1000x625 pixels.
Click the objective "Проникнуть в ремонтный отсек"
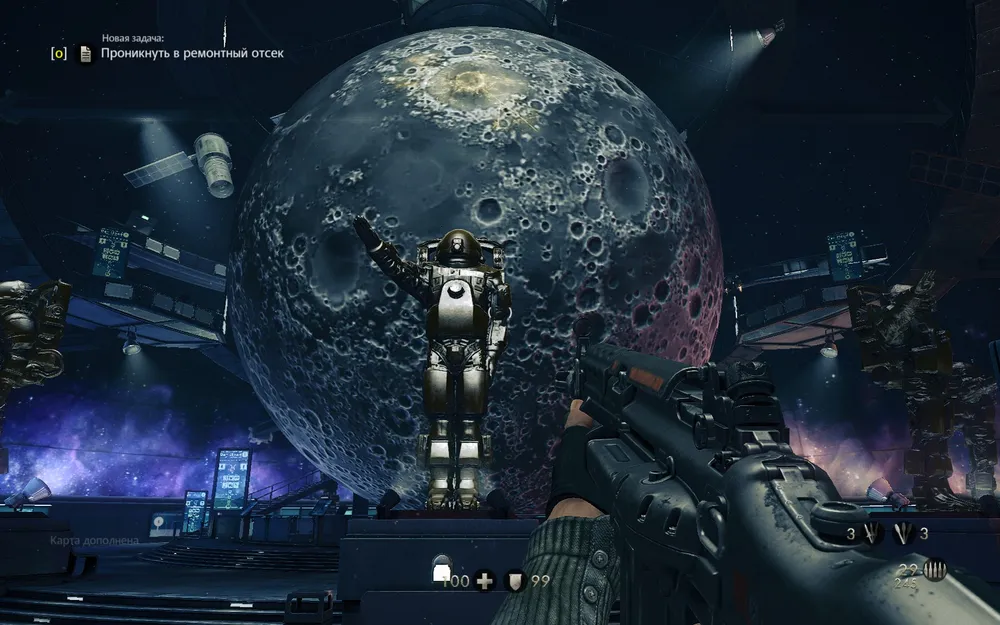tap(192, 53)
